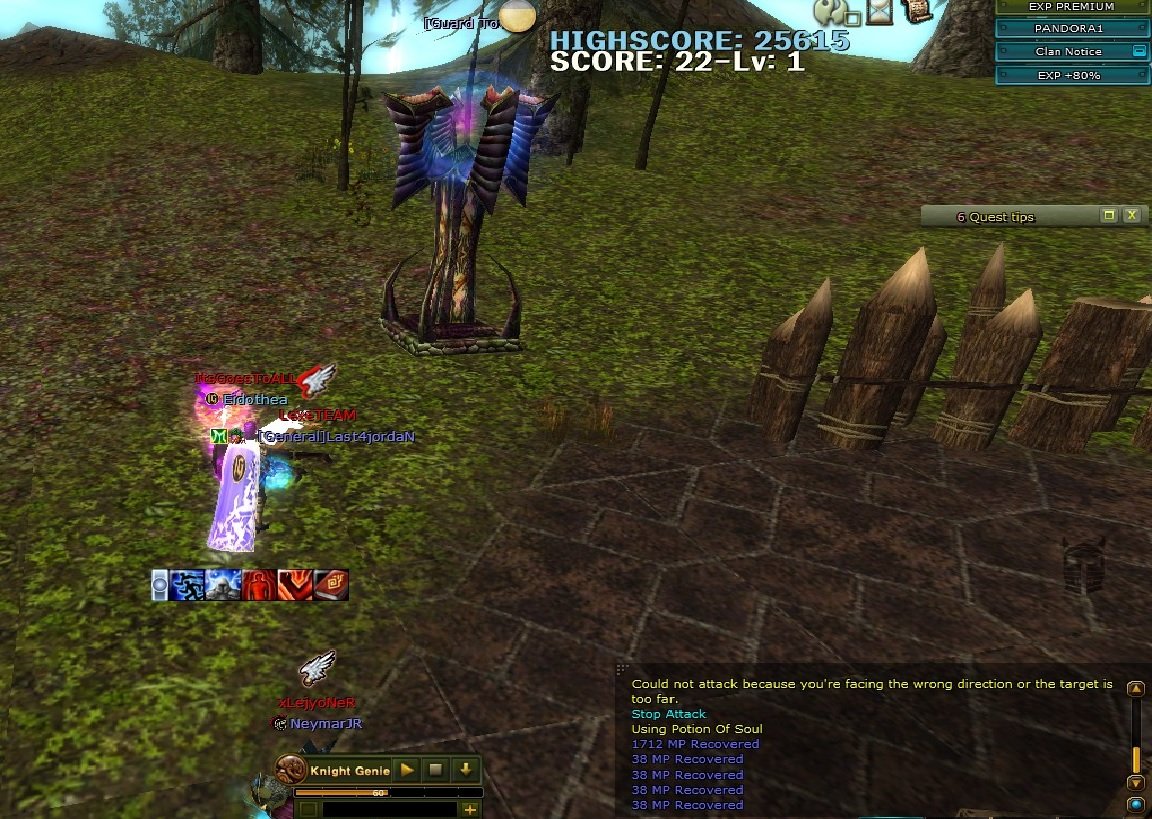The height and width of the screenshot is (819, 1152).
Task: Maximize the Quest tips panel
Action: coord(1108,215)
